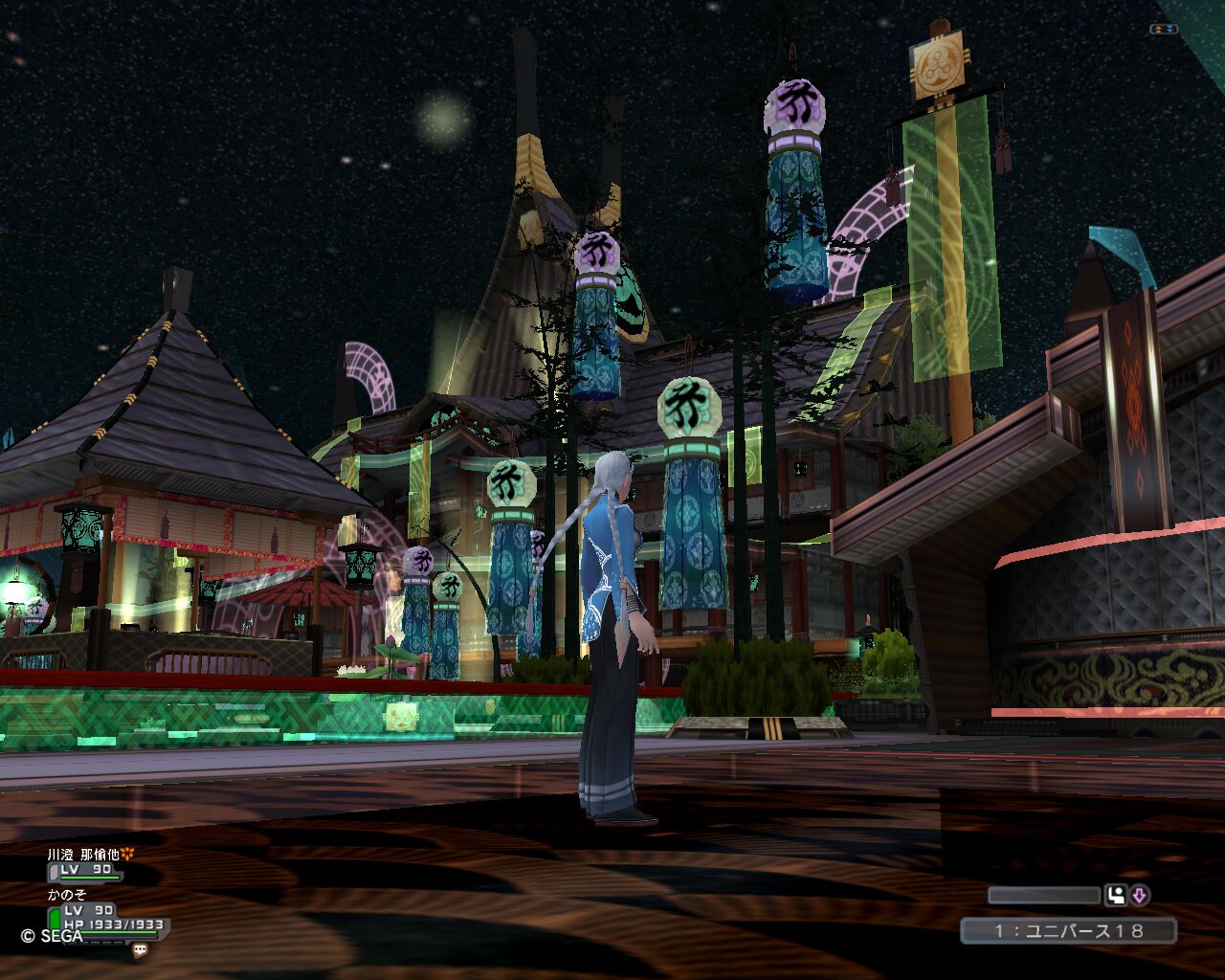
Task: Select party member かのそ
Action: [x=67, y=894]
